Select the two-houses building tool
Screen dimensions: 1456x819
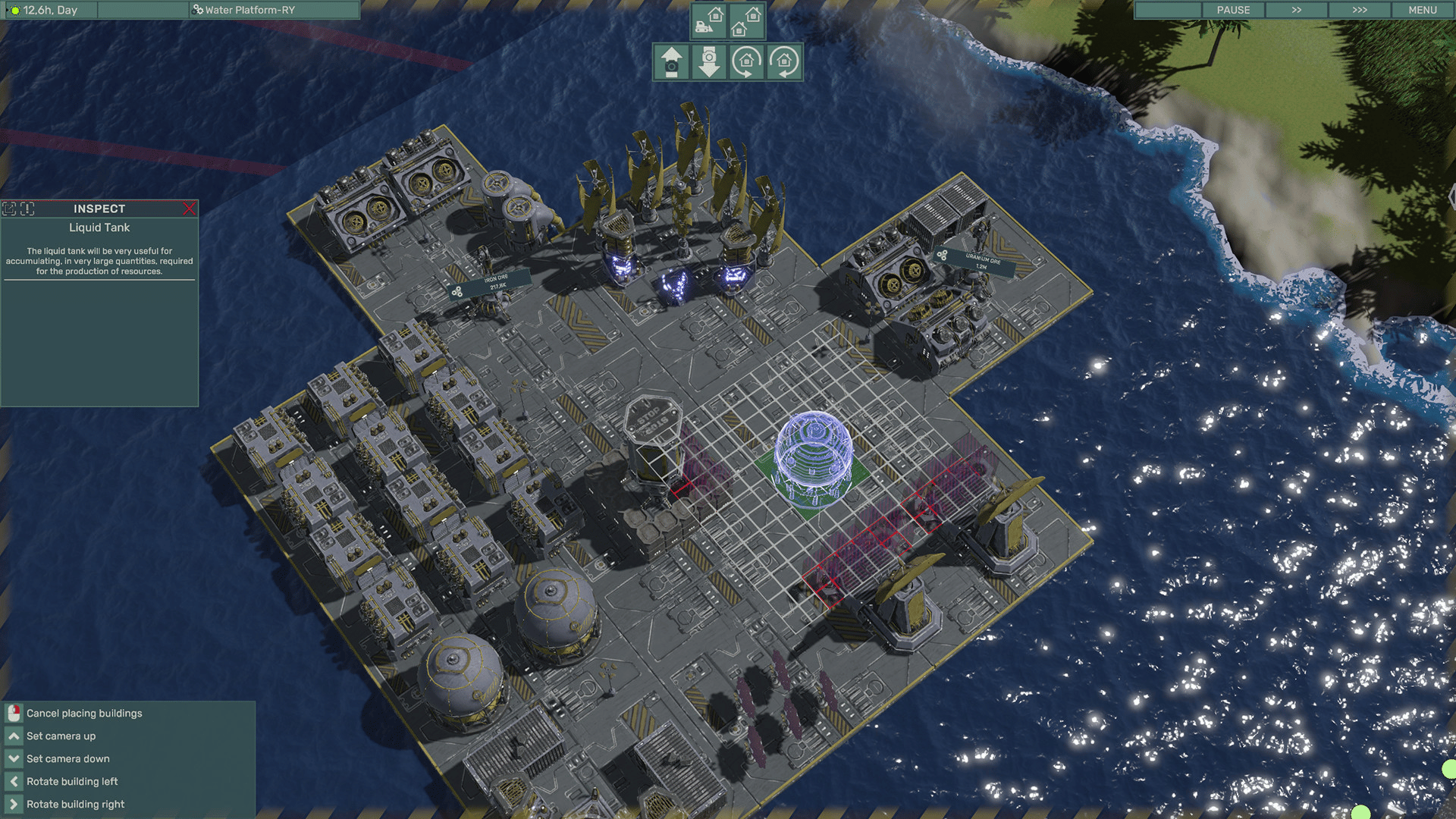(746, 21)
